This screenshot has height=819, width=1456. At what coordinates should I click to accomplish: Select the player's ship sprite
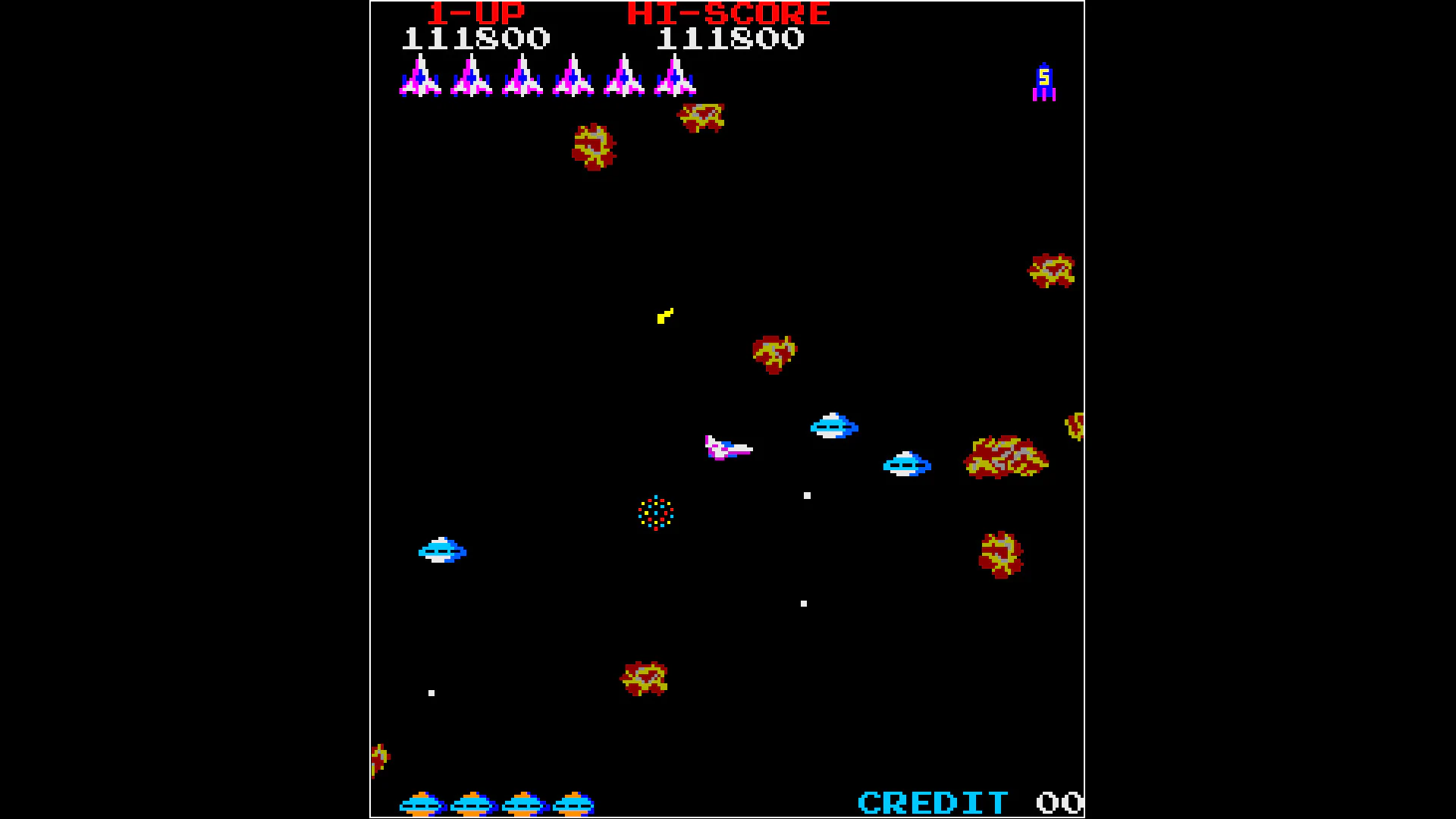(x=728, y=449)
